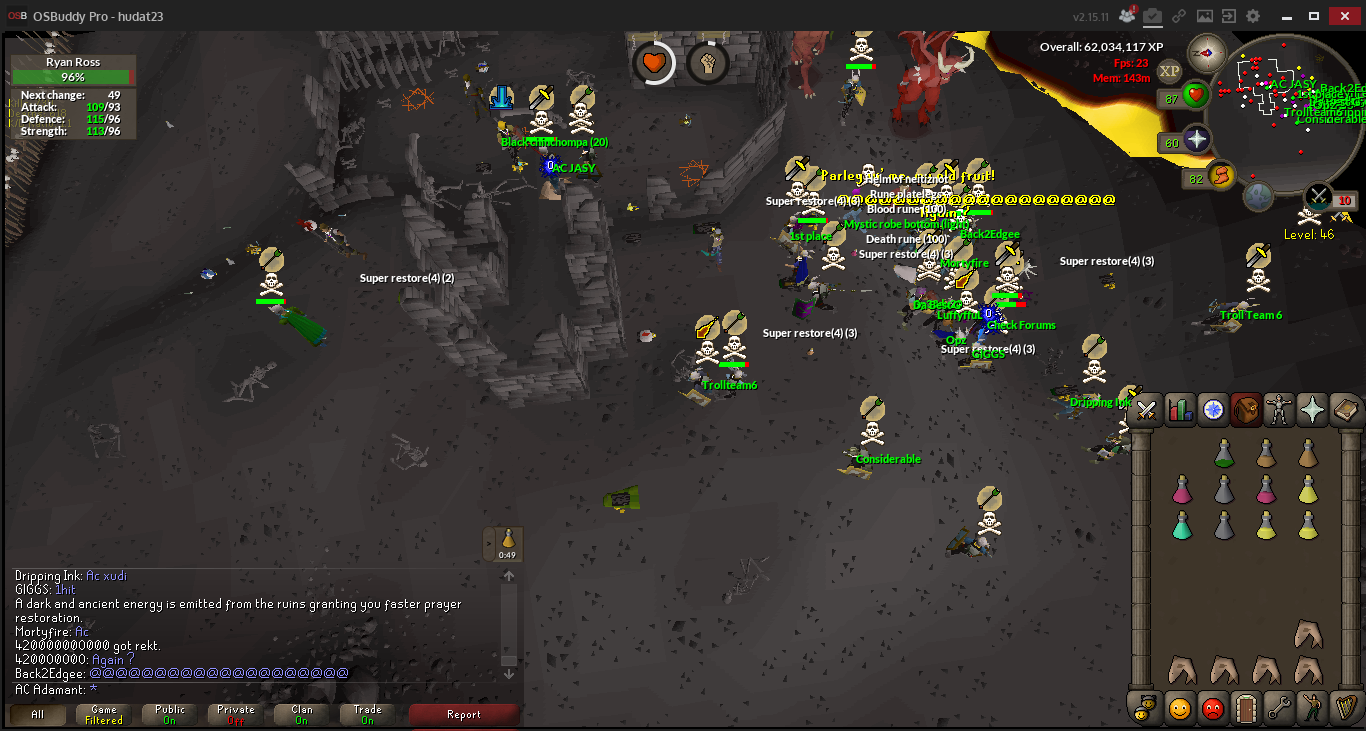Select the Private chat filter tab
This screenshot has height=731, width=1366.
(236, 714)
